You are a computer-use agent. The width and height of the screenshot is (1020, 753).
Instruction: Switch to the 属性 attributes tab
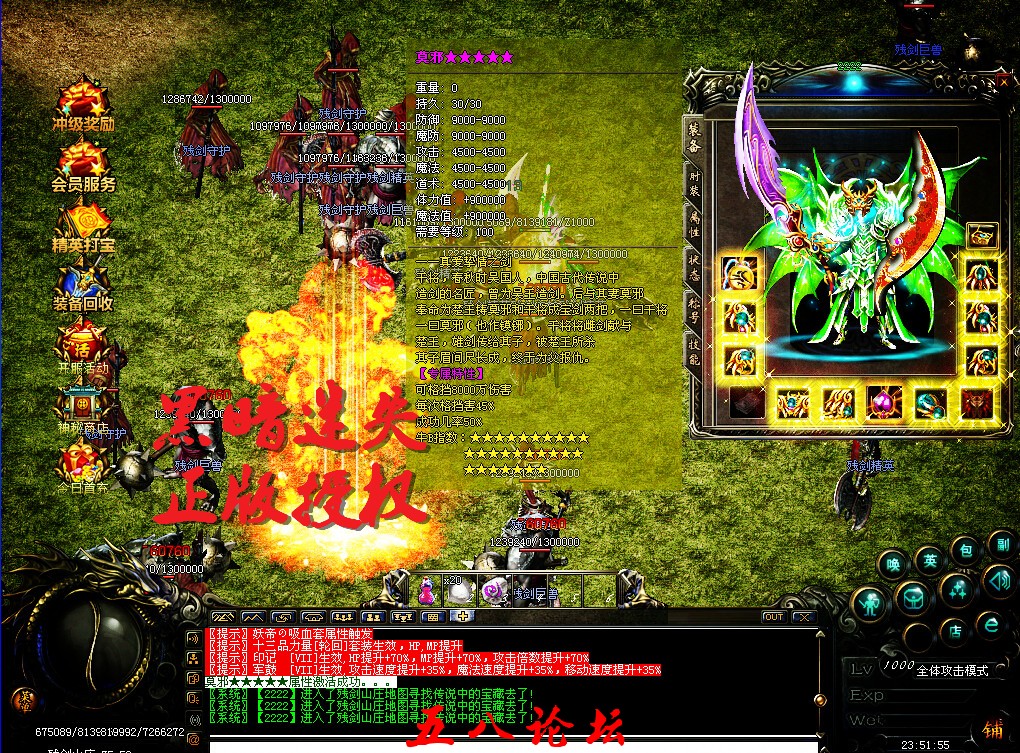tap(694, 222)
